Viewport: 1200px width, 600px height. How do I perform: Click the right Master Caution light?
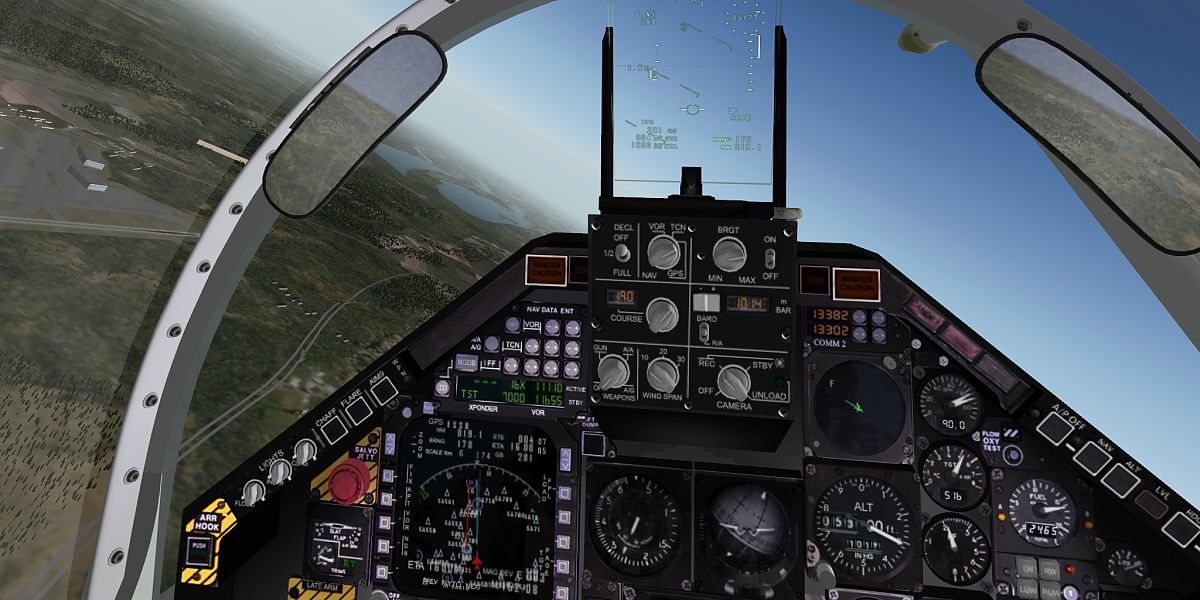[x=856, y=283]
